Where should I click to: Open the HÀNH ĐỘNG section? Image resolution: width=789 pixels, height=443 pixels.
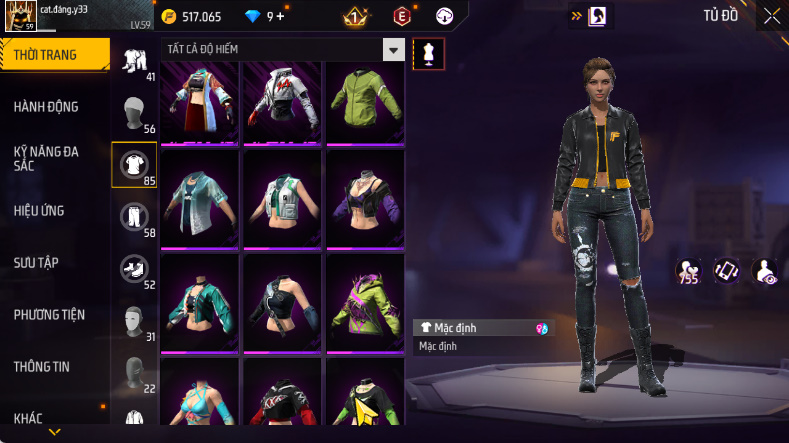pyautogui.click(x=46, y=107)
